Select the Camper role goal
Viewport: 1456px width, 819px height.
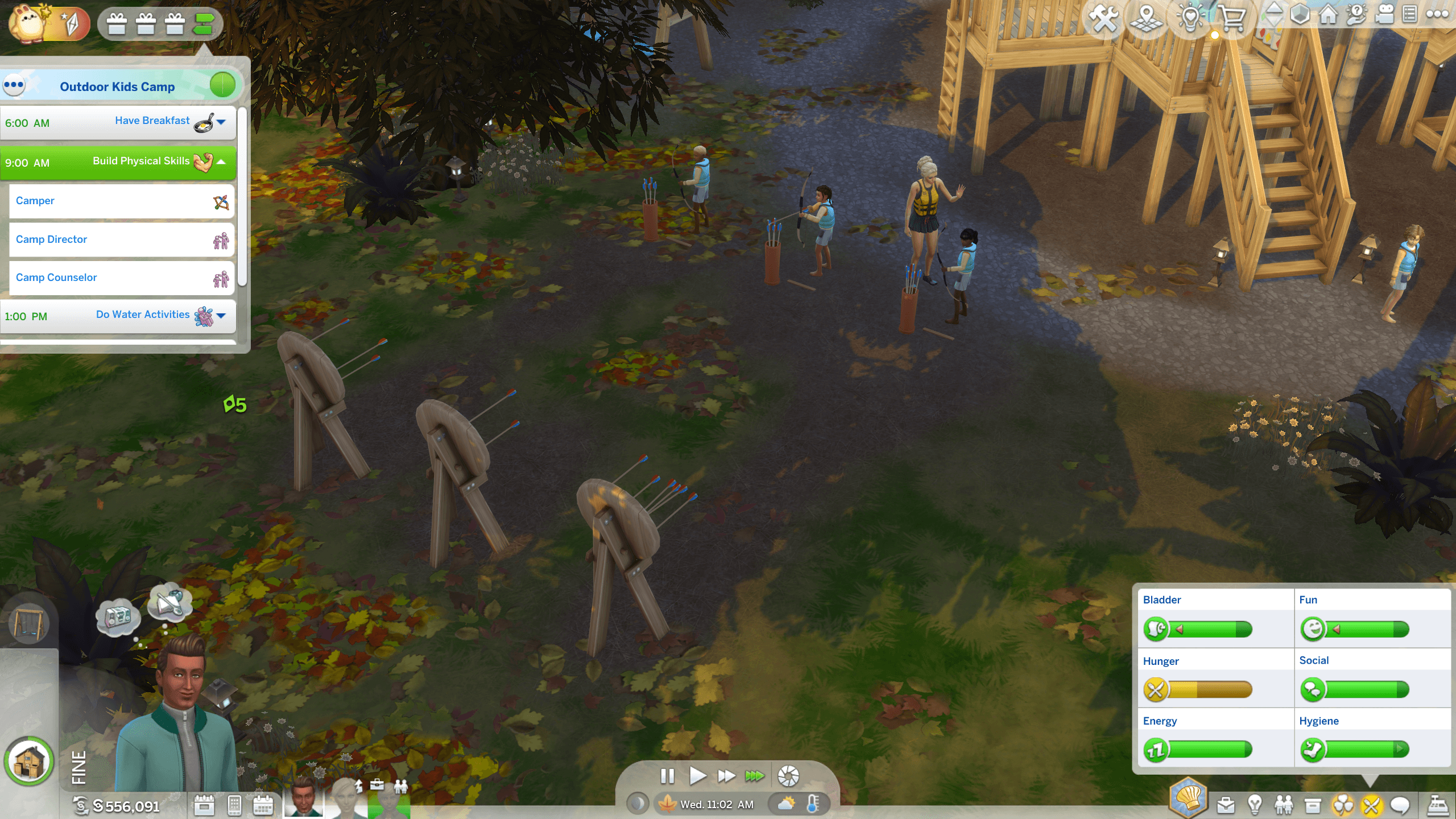pos(122,201)
